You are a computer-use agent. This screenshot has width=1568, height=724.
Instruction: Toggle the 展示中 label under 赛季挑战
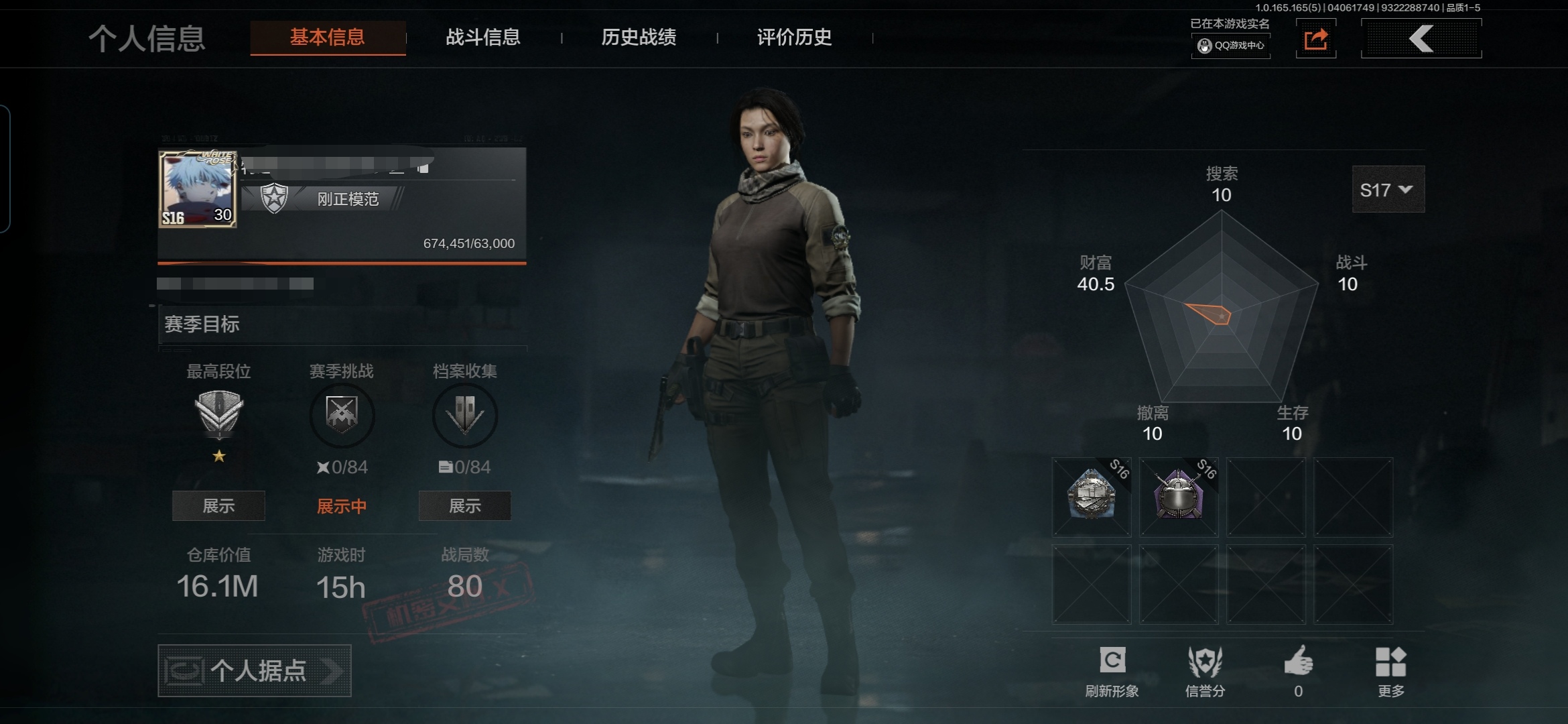click(342, 506)
